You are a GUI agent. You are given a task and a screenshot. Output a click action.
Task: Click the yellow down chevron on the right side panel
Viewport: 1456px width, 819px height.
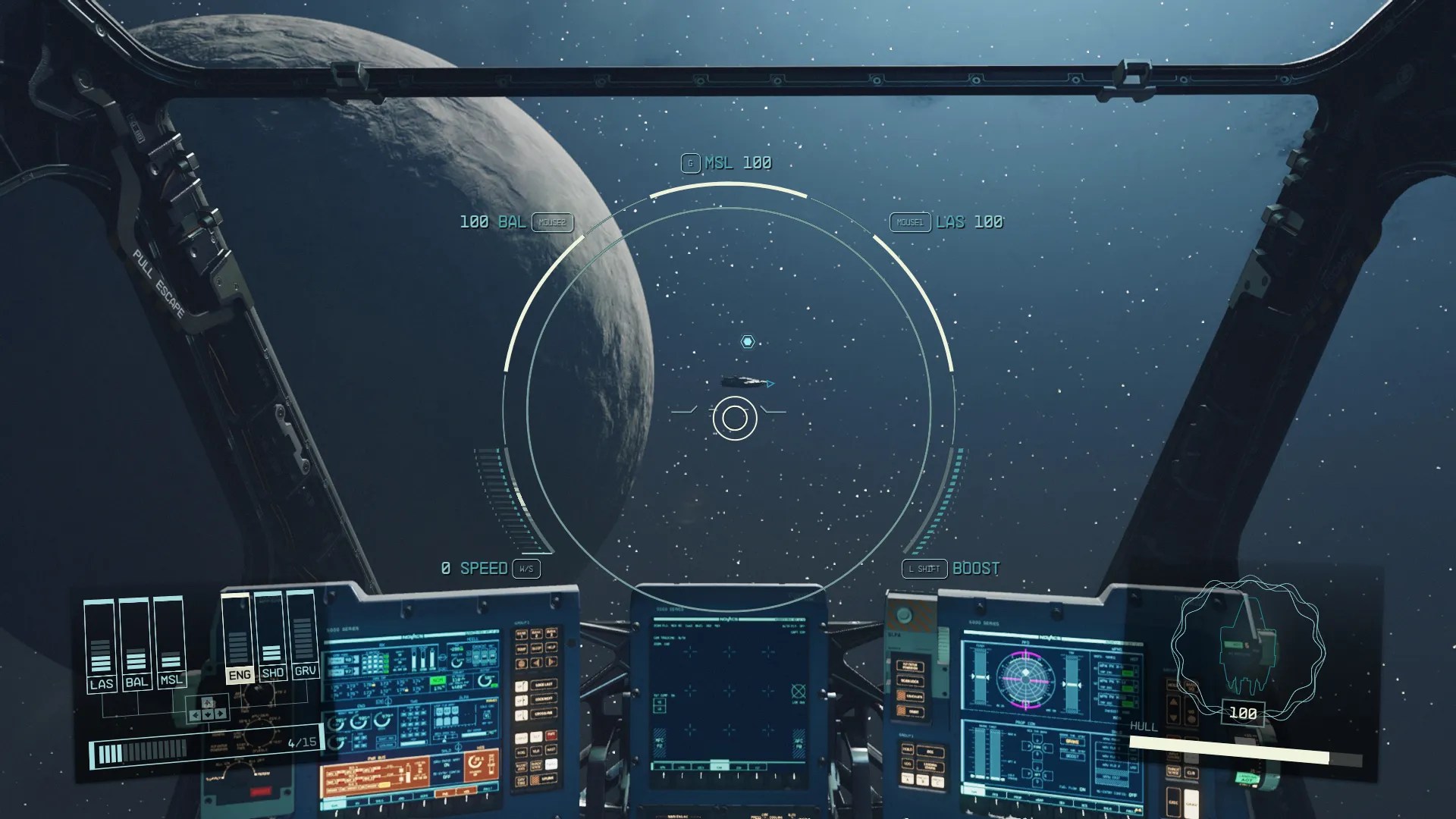tap(1172, 717)
